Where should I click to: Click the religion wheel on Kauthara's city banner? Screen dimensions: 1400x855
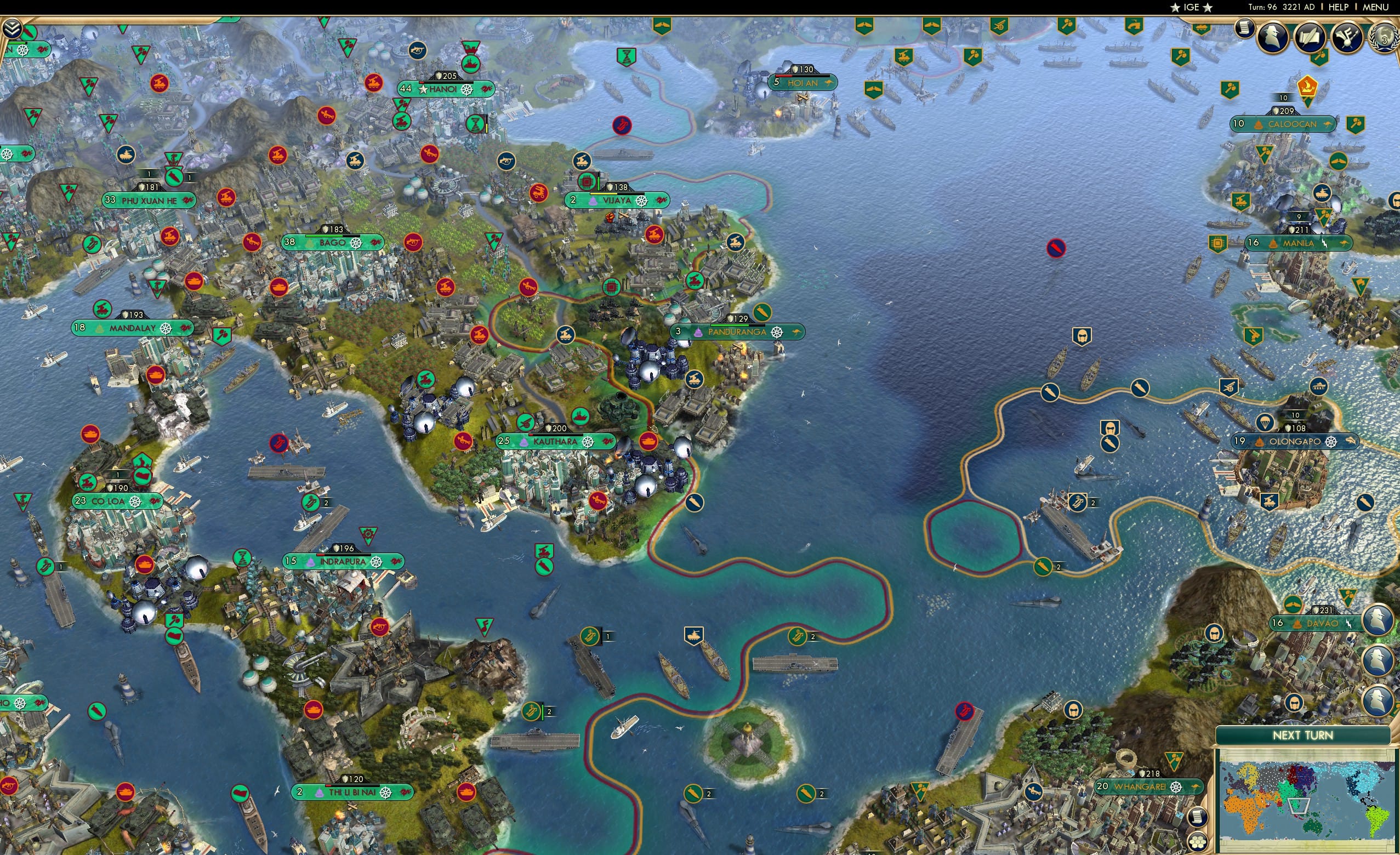589,443
